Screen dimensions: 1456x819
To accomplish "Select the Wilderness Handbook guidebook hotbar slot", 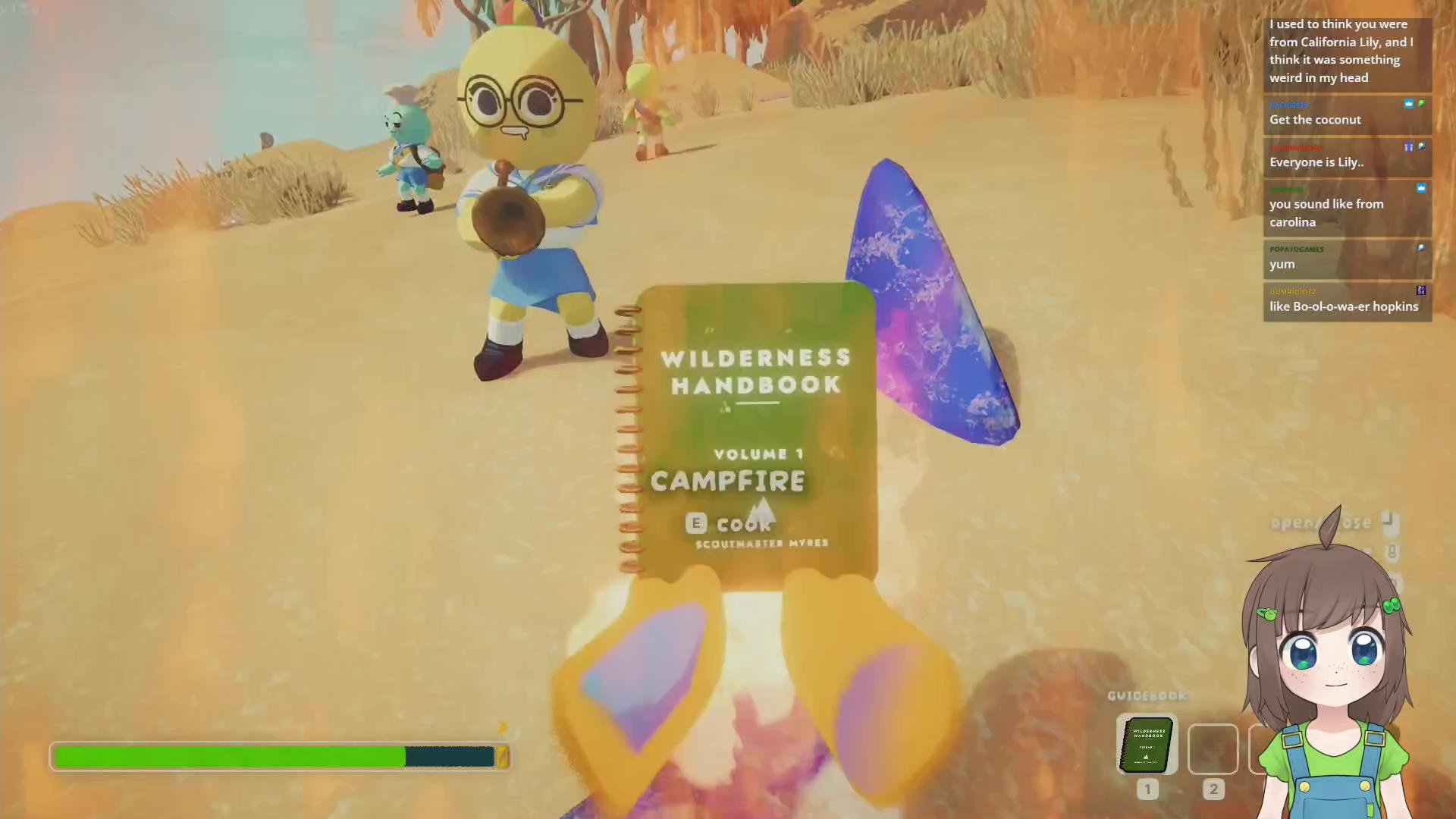I will (1147, 745).
